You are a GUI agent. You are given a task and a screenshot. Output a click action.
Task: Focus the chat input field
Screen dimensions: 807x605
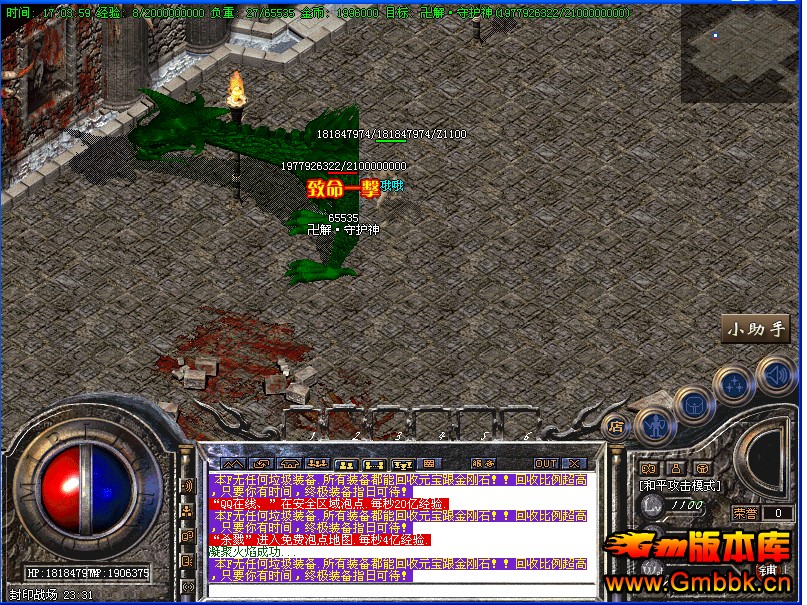[x=400, y=589]
